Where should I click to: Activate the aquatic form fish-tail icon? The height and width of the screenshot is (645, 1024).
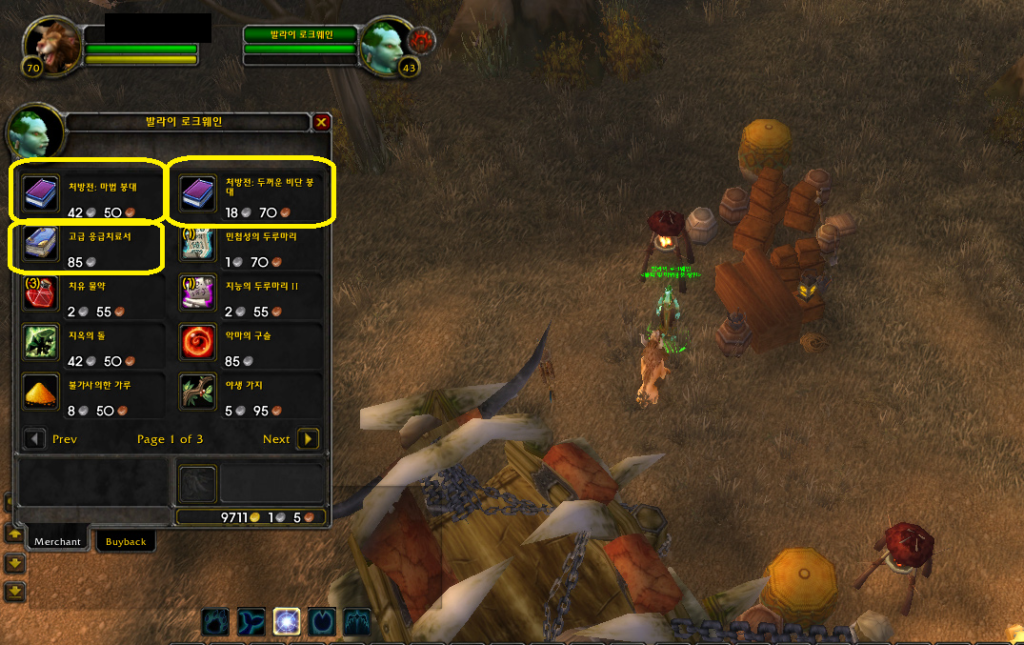coord(252,622)
